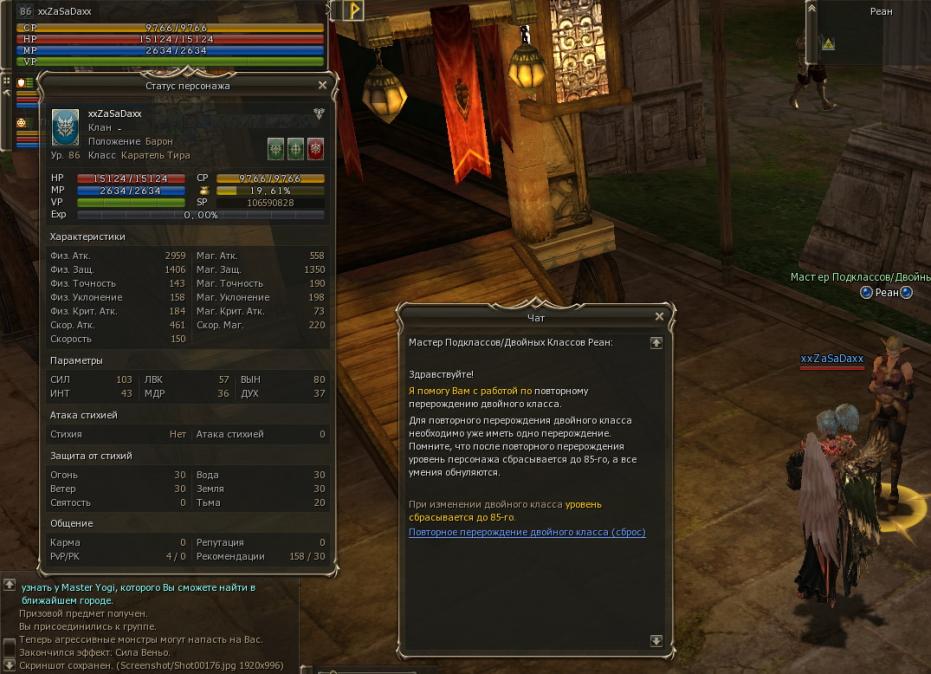Choose the double class rebirth reset link
Image resolution: width=931 pixels, height=674 pixels.
pyautogui.click(x=527, y=532)
